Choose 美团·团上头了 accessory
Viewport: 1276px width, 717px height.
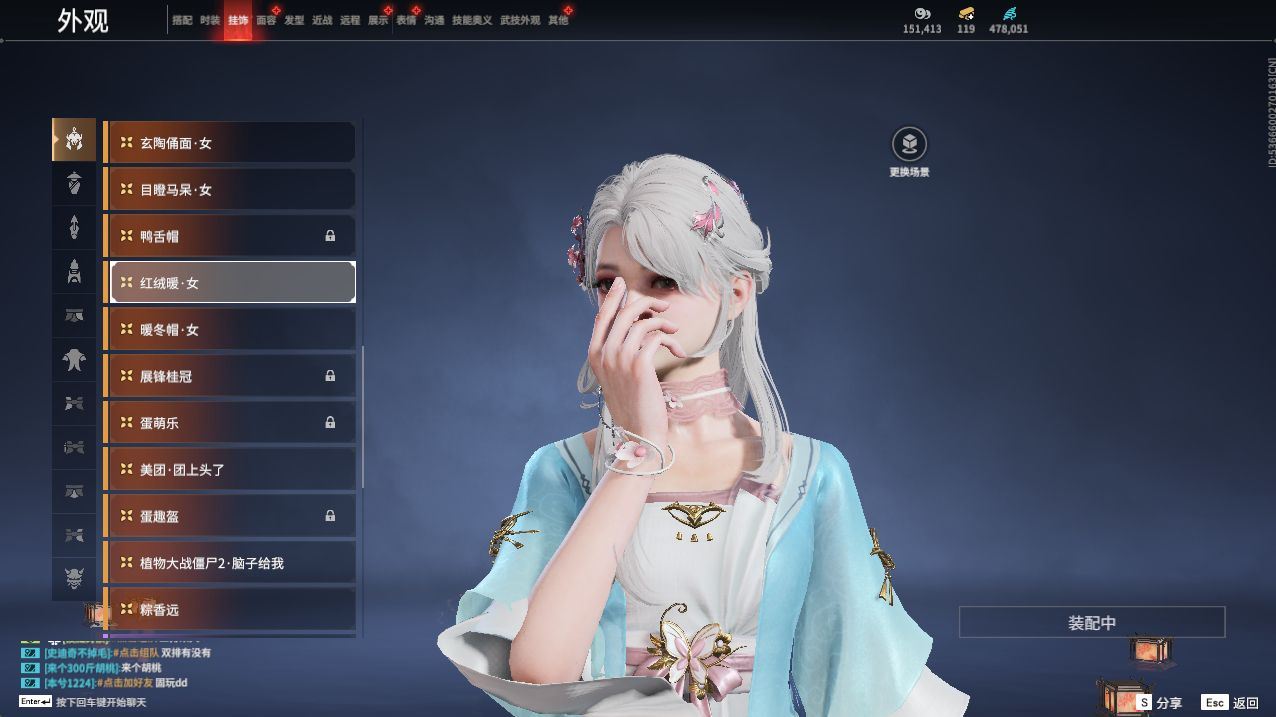pos(230,470)
